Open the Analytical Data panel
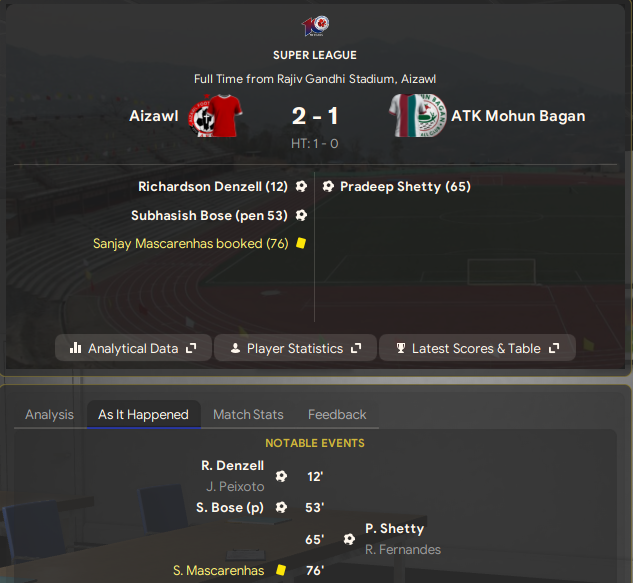This screenshot has height=583, width=633. [x=133, y=348]
